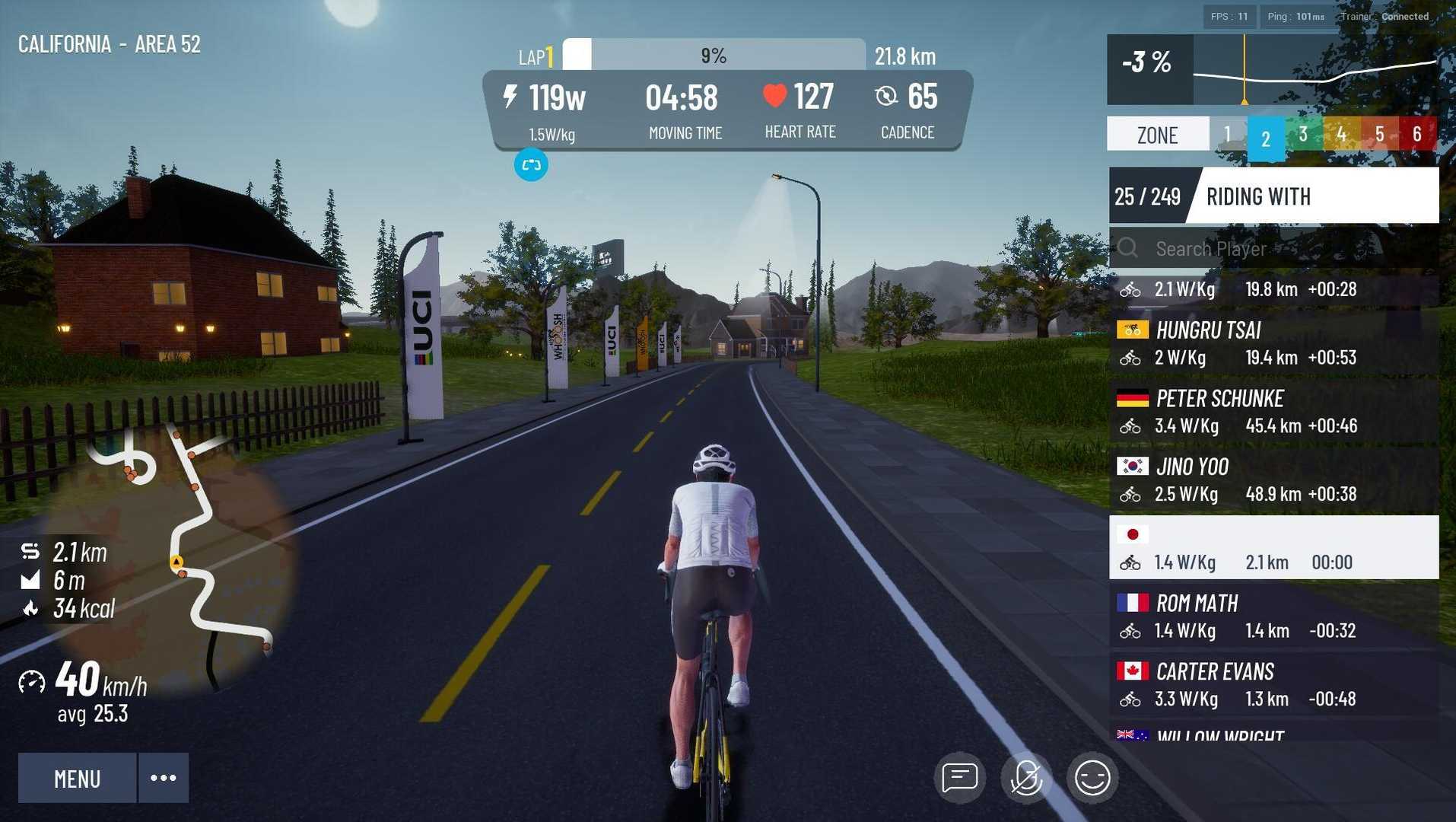1456x822 pixels.
Task: Click the Search Player field
Action: point(1286,249)
